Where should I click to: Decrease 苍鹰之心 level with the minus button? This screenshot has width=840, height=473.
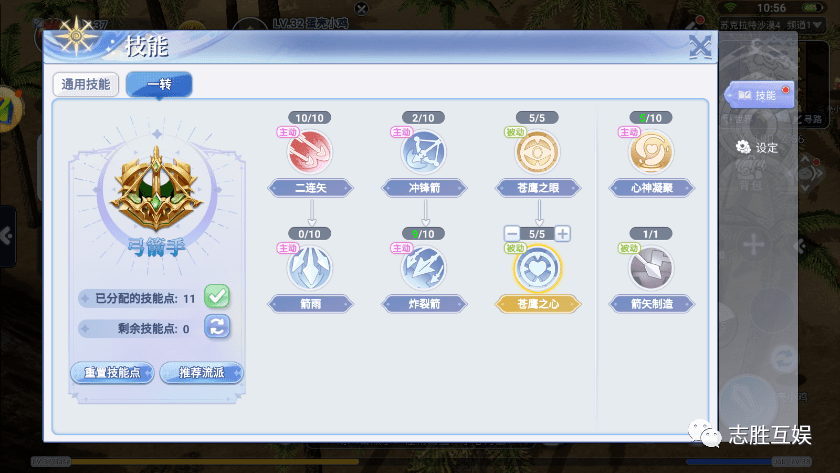tap(513, 234)
